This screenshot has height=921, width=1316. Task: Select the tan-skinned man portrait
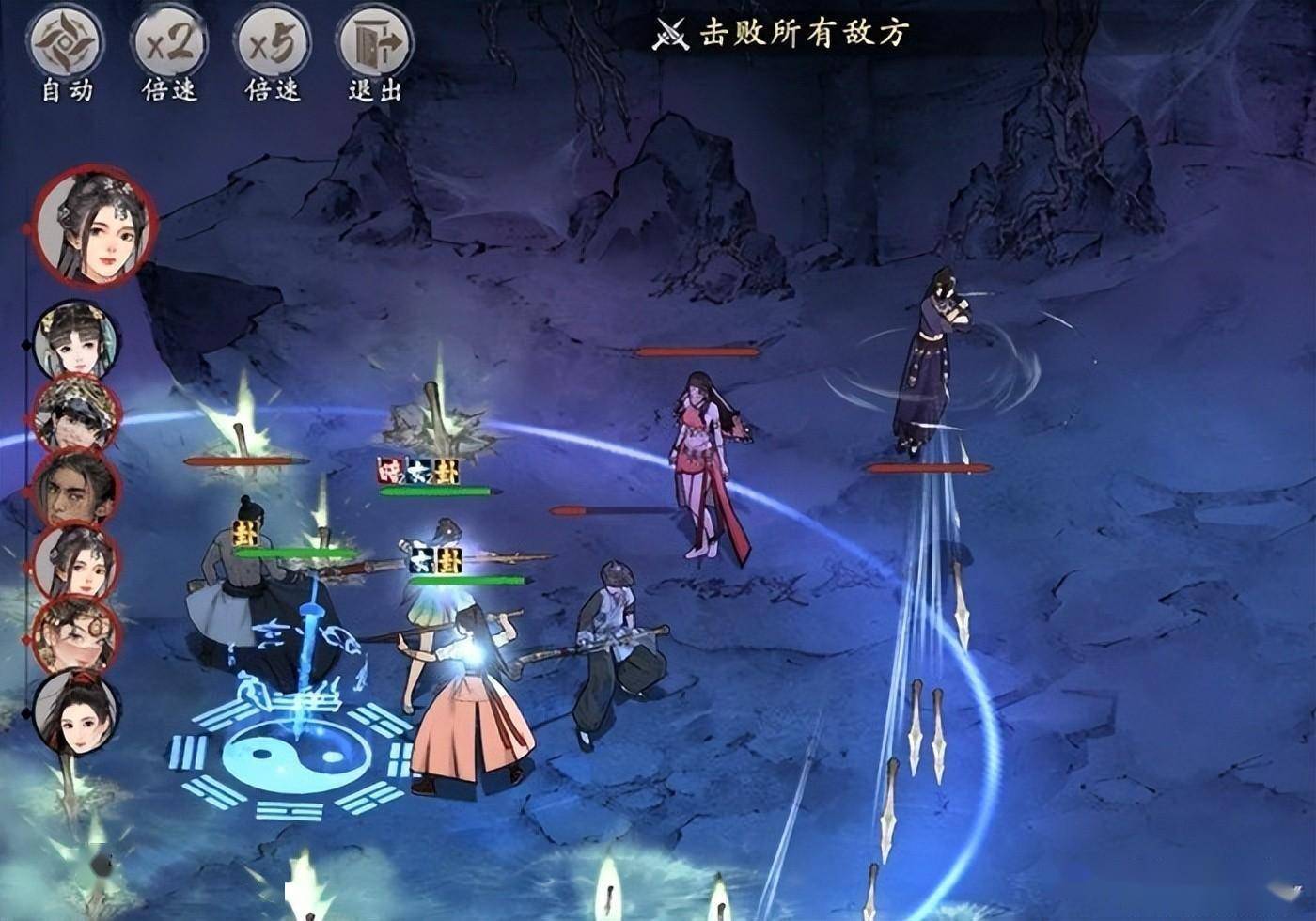tap(75, 489)
